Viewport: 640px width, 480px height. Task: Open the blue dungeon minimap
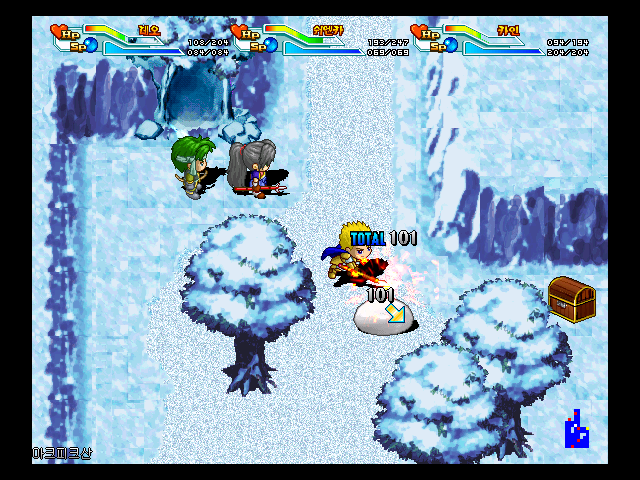pyautogui.click(x=576, y=430)
